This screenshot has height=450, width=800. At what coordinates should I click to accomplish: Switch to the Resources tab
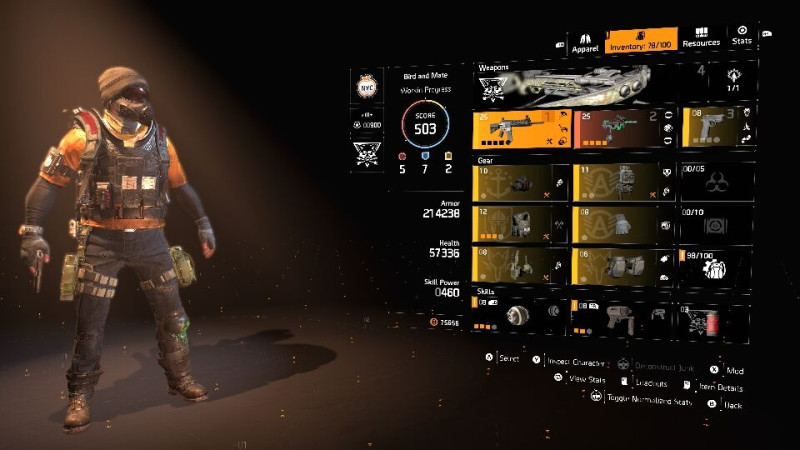point(700,38)
